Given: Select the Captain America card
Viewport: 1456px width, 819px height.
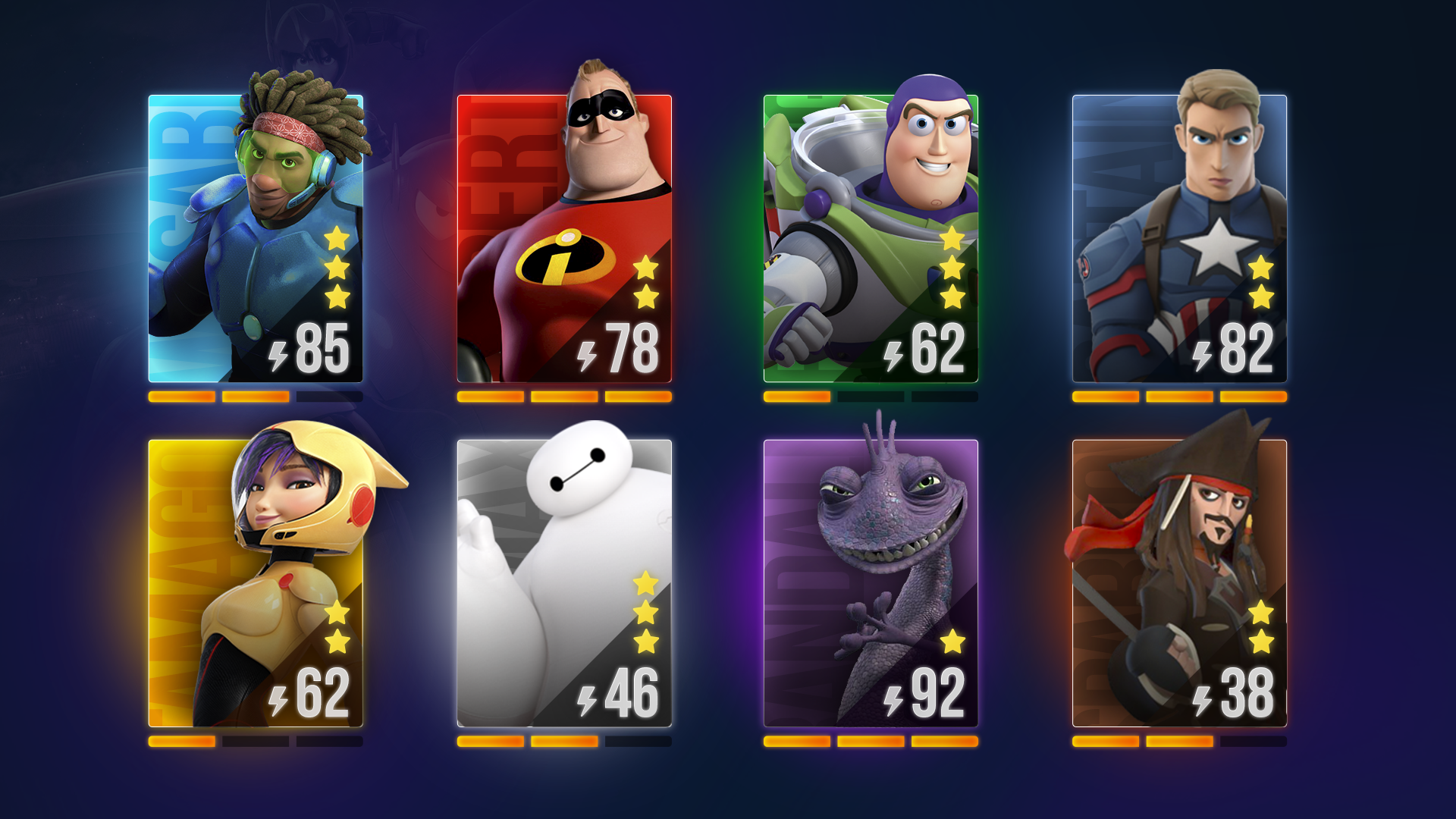Looking at the screenshot, I should coord(1179,239).
